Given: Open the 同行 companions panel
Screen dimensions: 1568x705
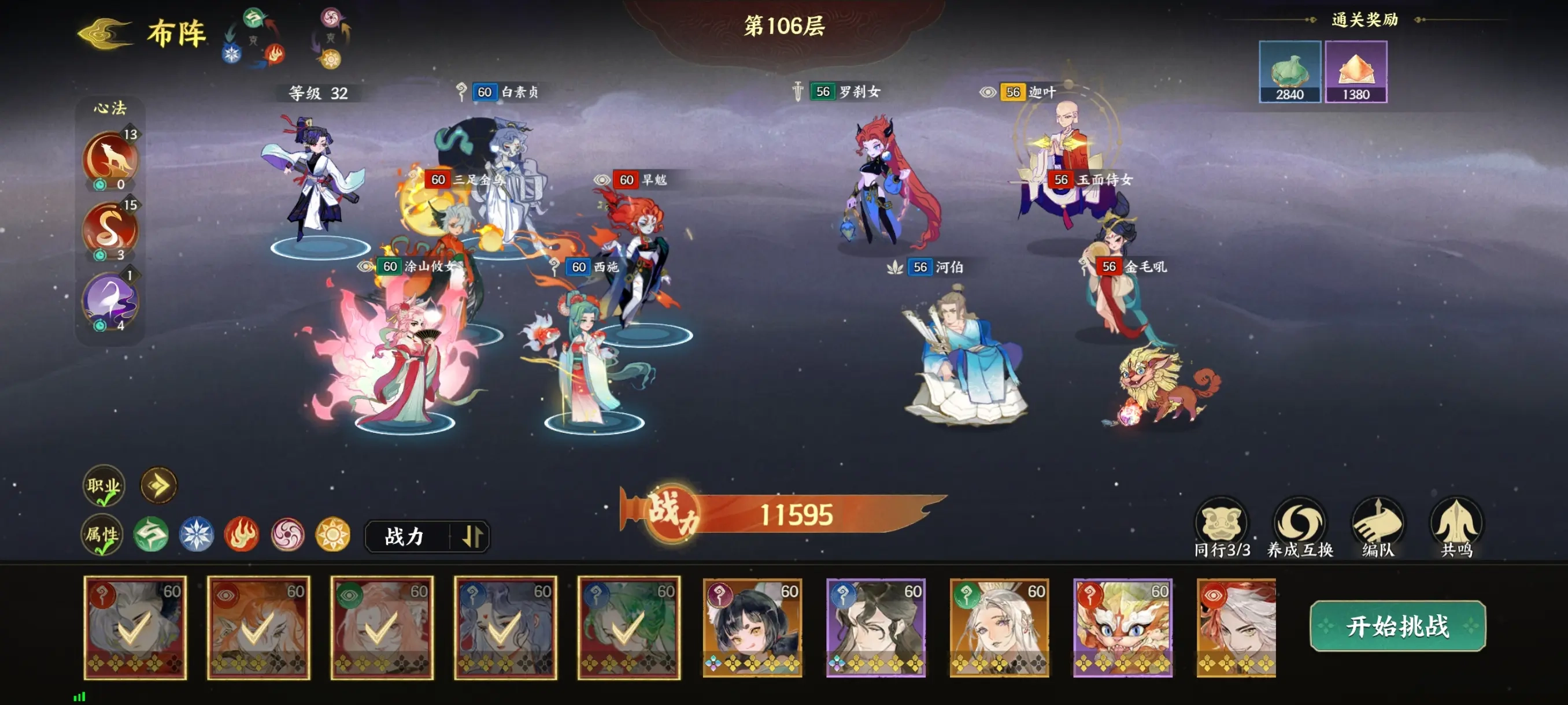Looking at the screenshot, I should 1221,528.
